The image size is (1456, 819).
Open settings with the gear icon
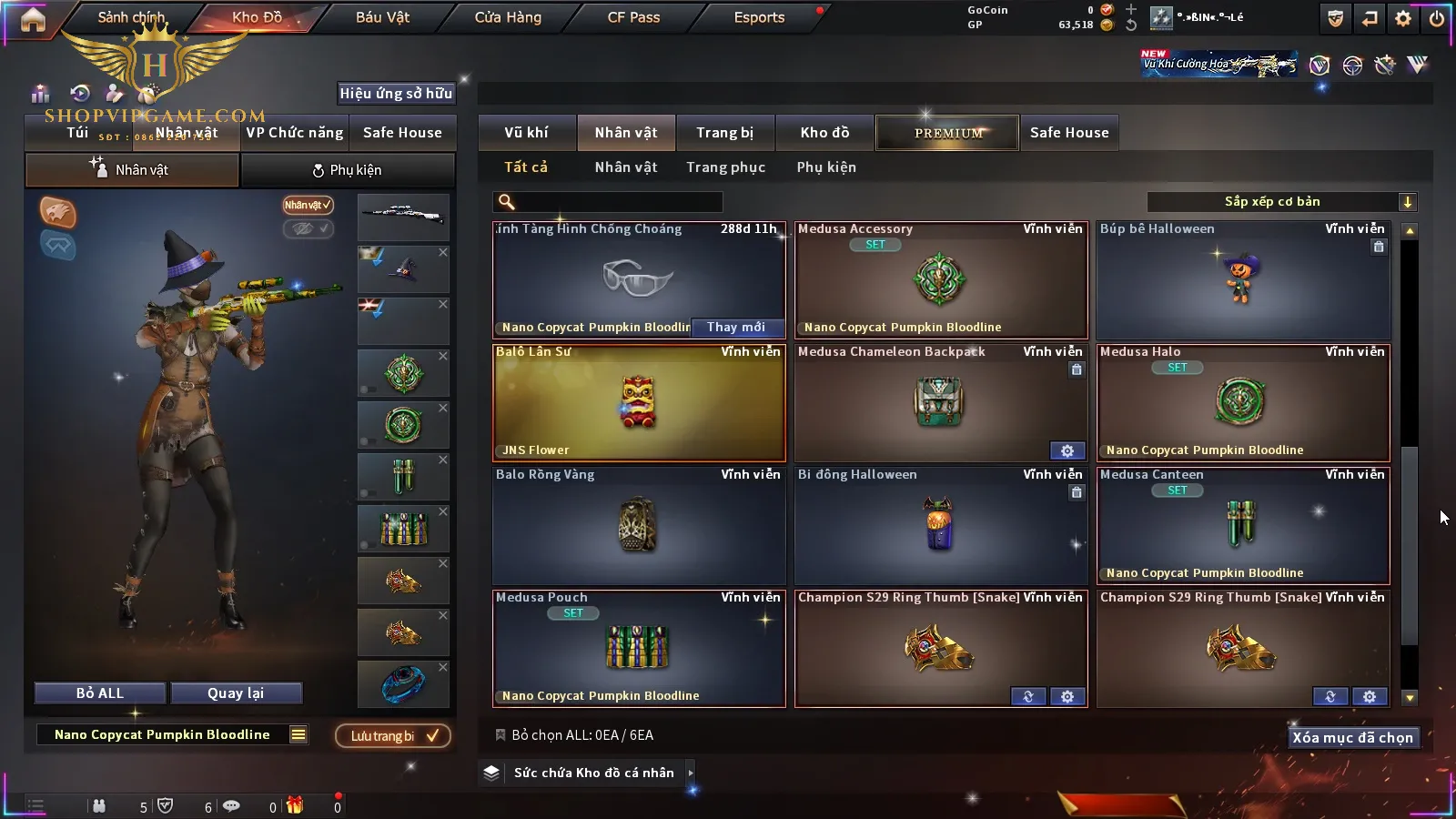1403,18
